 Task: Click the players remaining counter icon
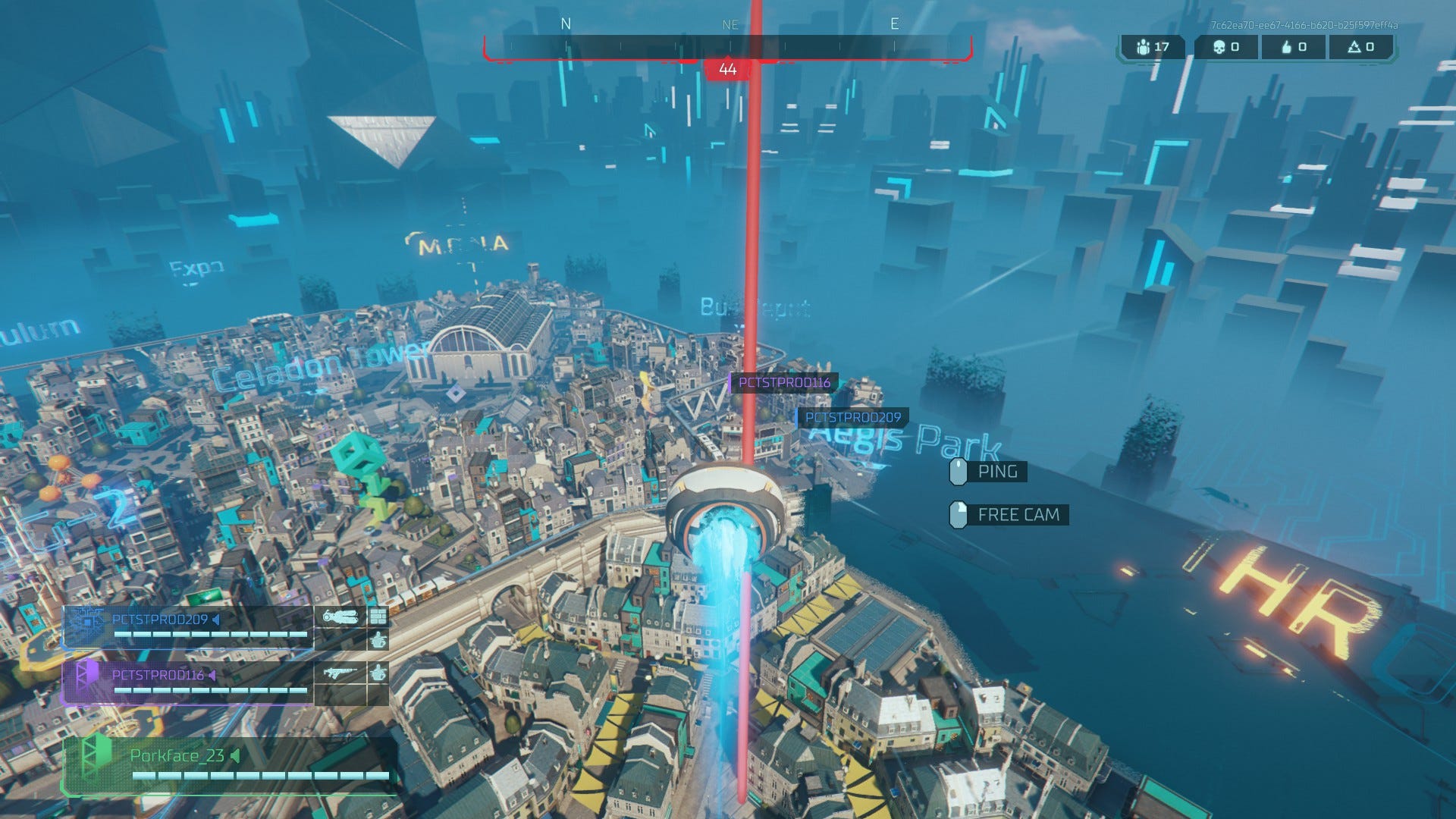pos(1143,47)
